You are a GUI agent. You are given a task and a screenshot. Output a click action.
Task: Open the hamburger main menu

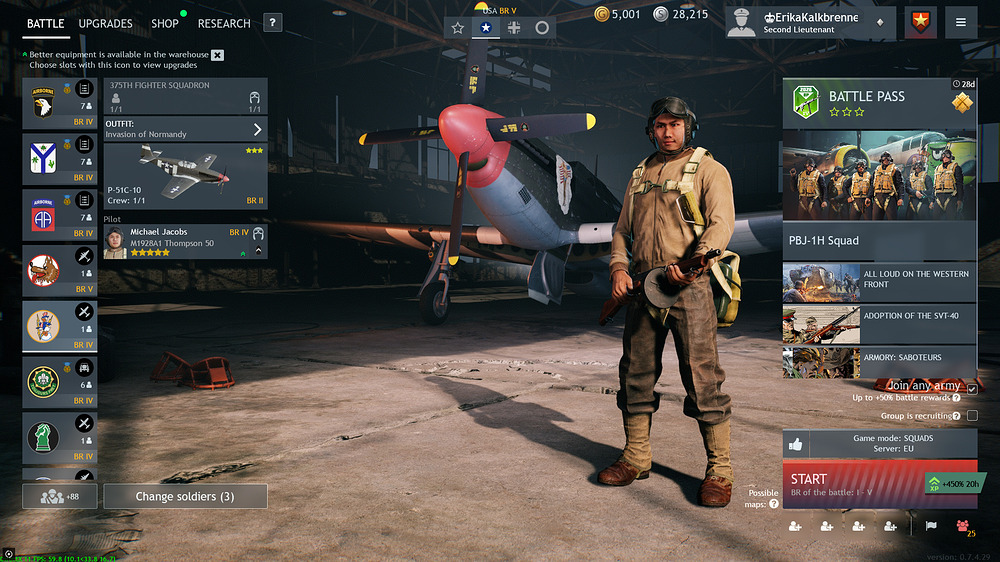pos(961,23)
